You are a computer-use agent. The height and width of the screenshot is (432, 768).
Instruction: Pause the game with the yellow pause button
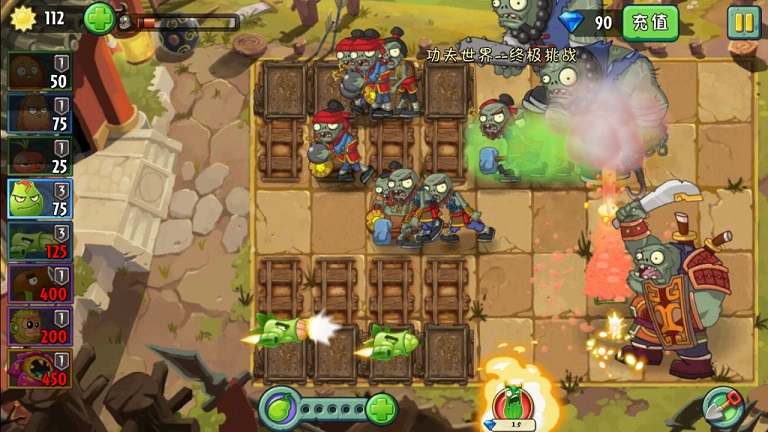coord(743,22)
